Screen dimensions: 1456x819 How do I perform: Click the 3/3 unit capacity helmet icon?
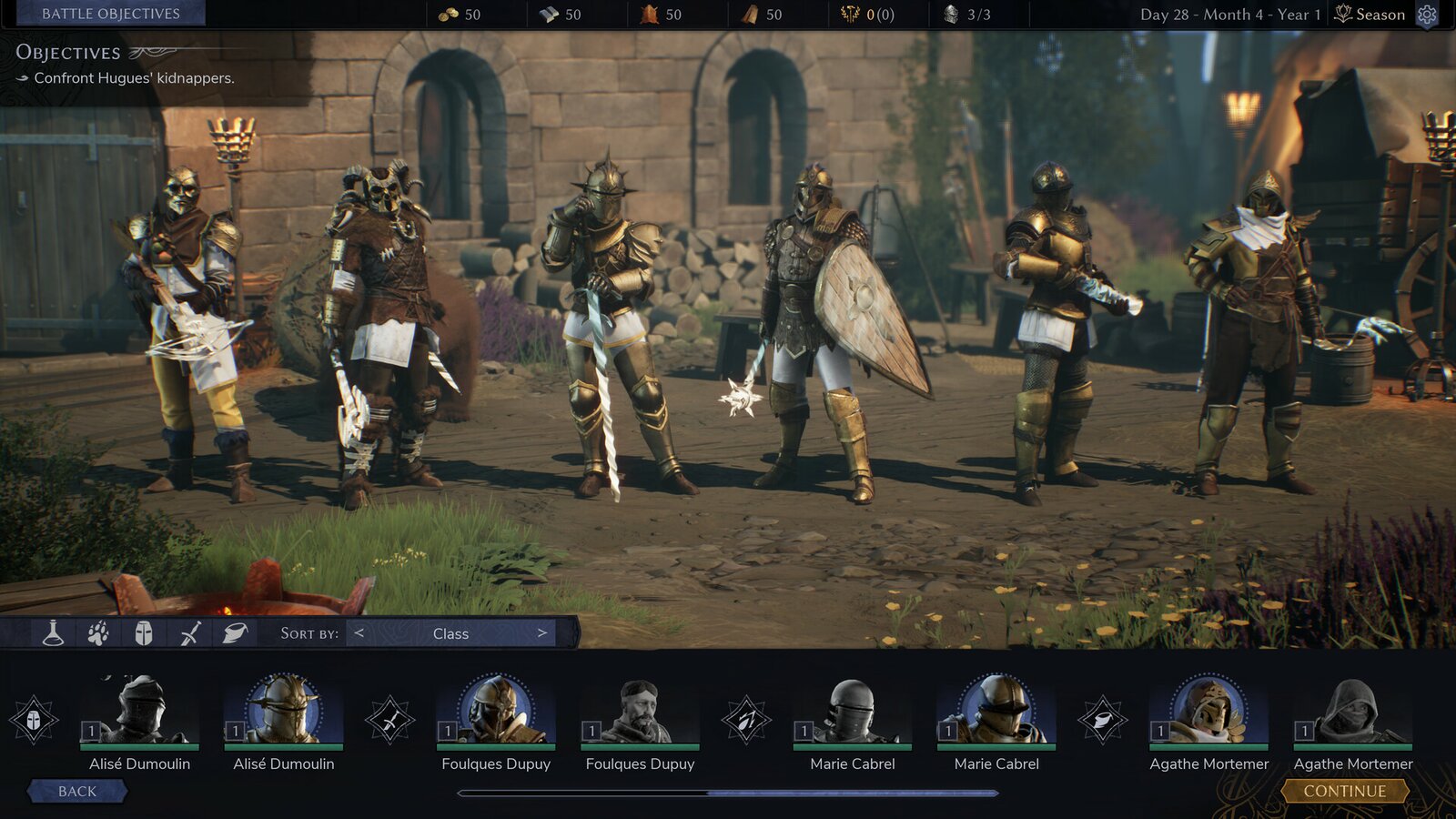[x=952, y=14]
